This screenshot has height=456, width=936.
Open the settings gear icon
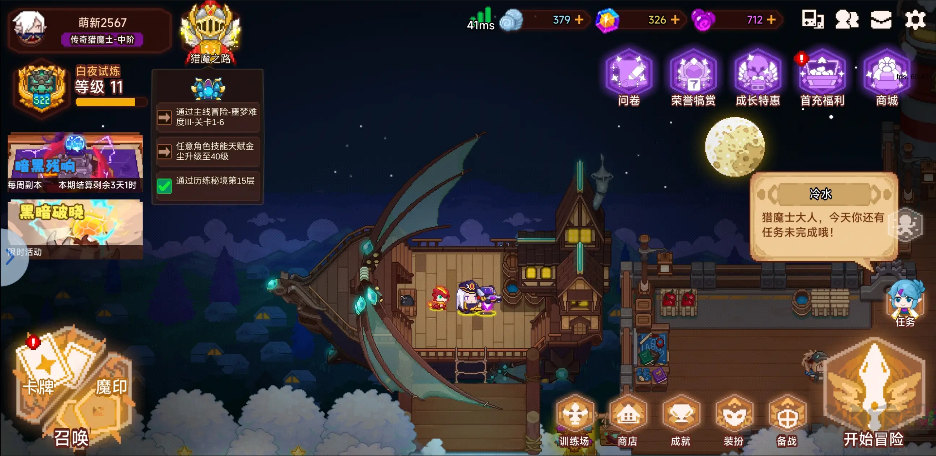click(914, 19)
